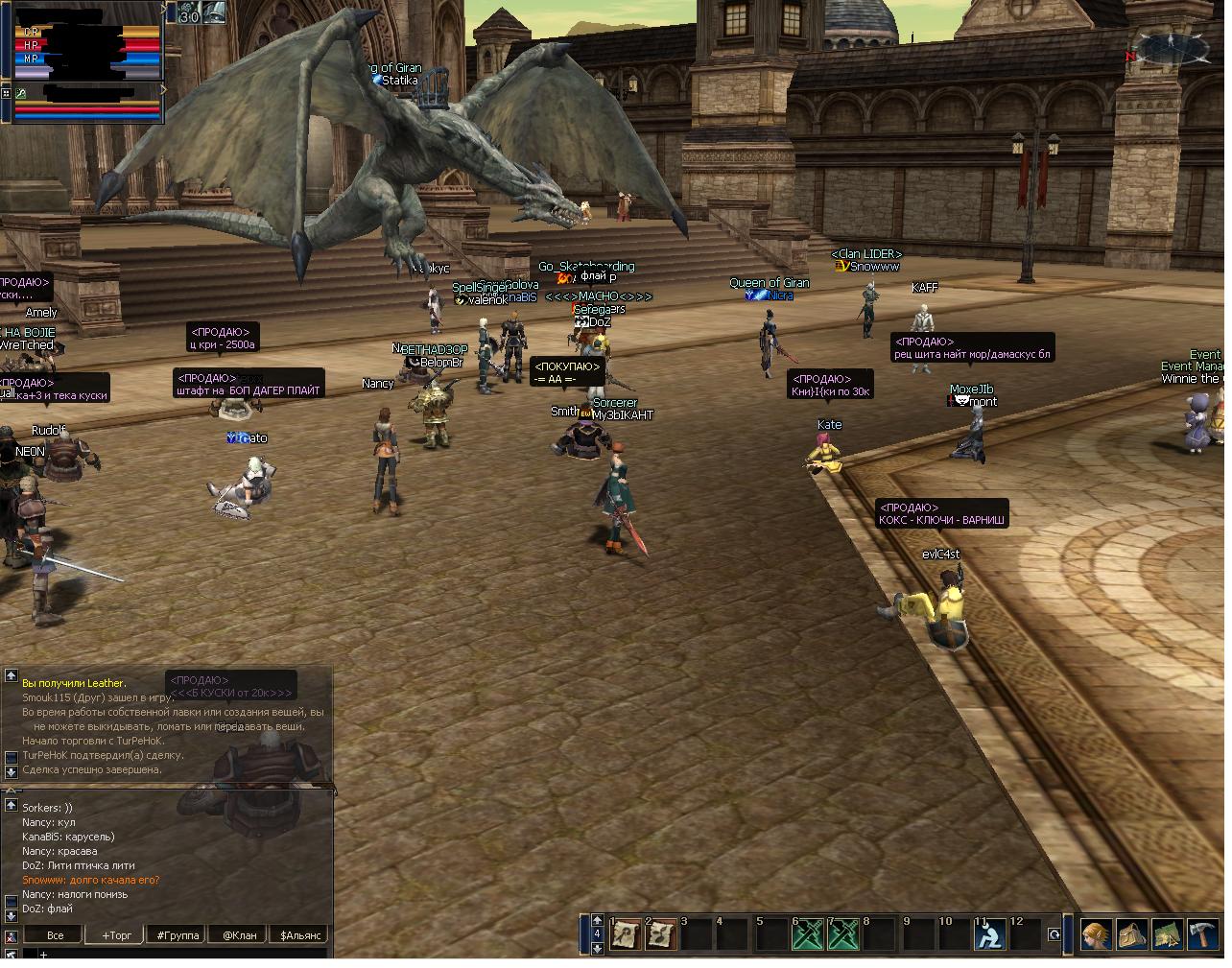Screen dimensions: 1232x968
Task: Open the #Группа chat tab
Action: click(178, 934)
